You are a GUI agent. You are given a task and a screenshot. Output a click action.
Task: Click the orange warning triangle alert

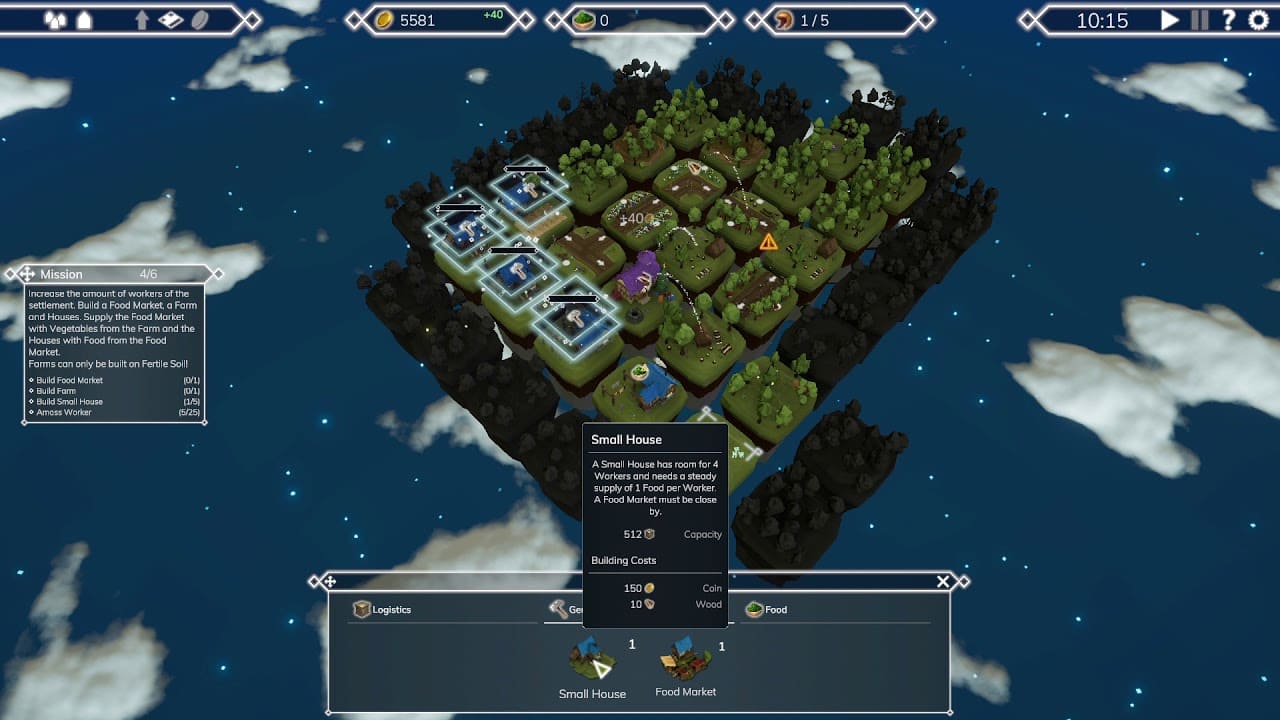point(768,241)
